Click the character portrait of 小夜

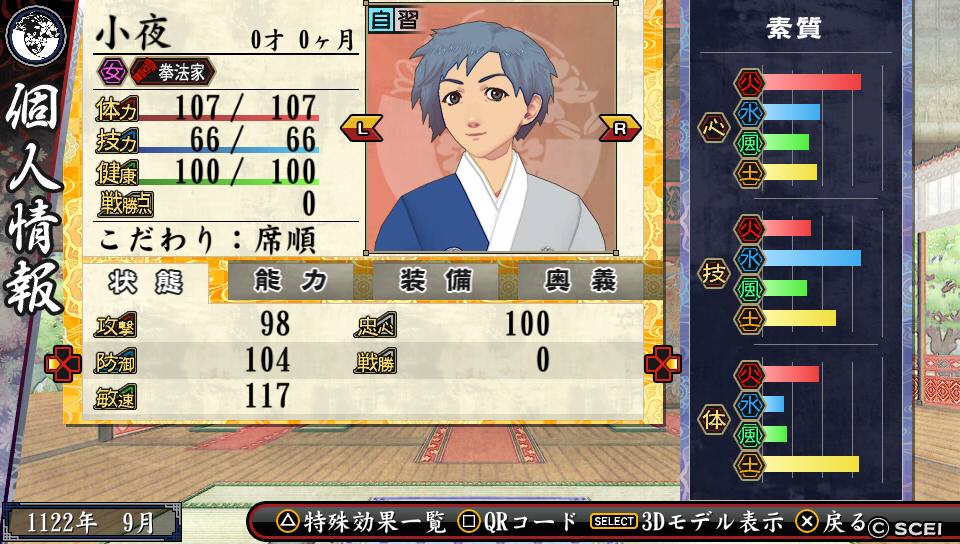[490, 130]
